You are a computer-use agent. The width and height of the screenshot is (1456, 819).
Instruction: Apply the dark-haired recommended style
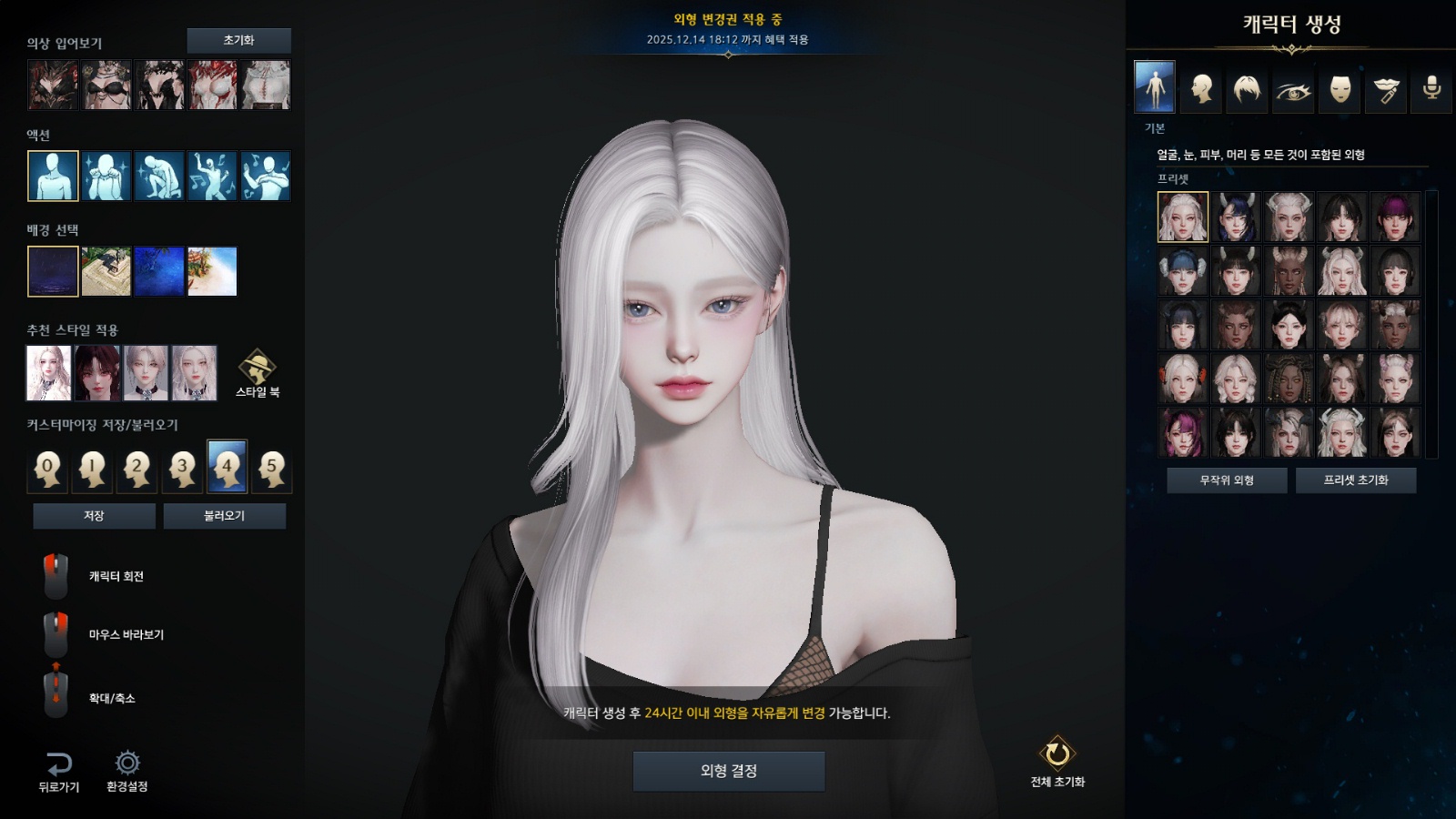(97, 373)
